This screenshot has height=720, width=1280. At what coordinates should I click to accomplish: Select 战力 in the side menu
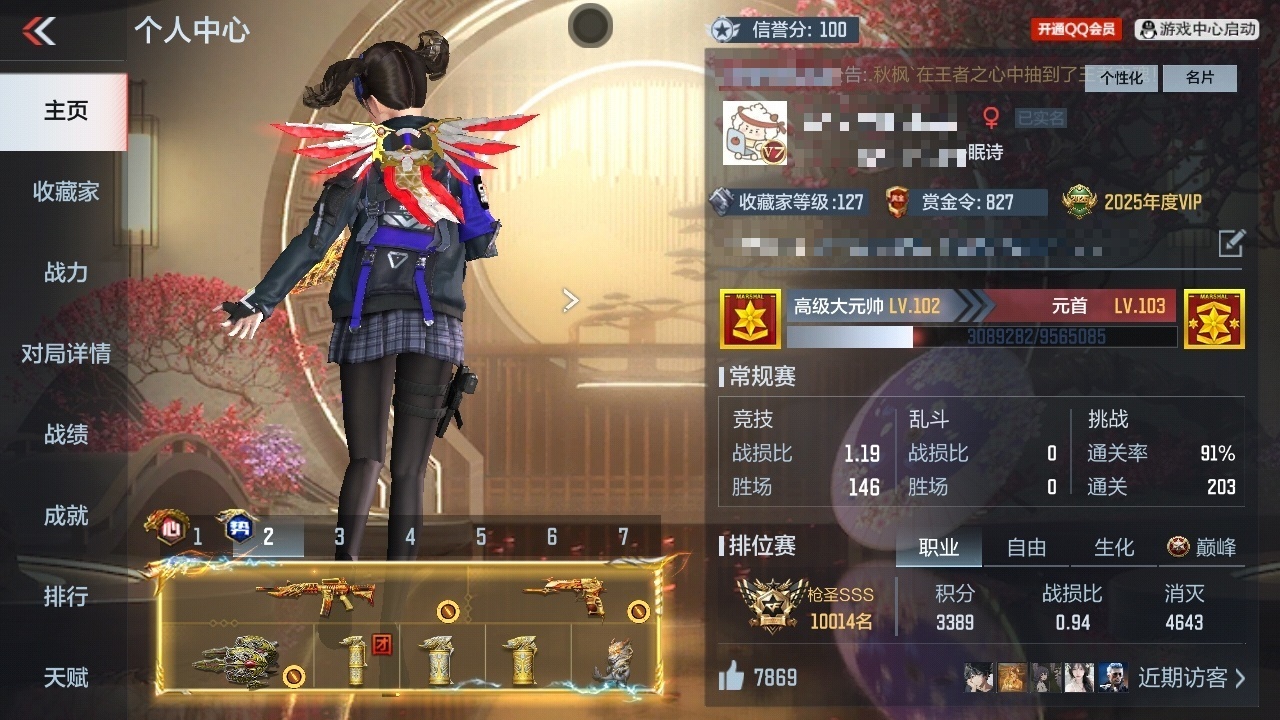[x=65, y=272]
